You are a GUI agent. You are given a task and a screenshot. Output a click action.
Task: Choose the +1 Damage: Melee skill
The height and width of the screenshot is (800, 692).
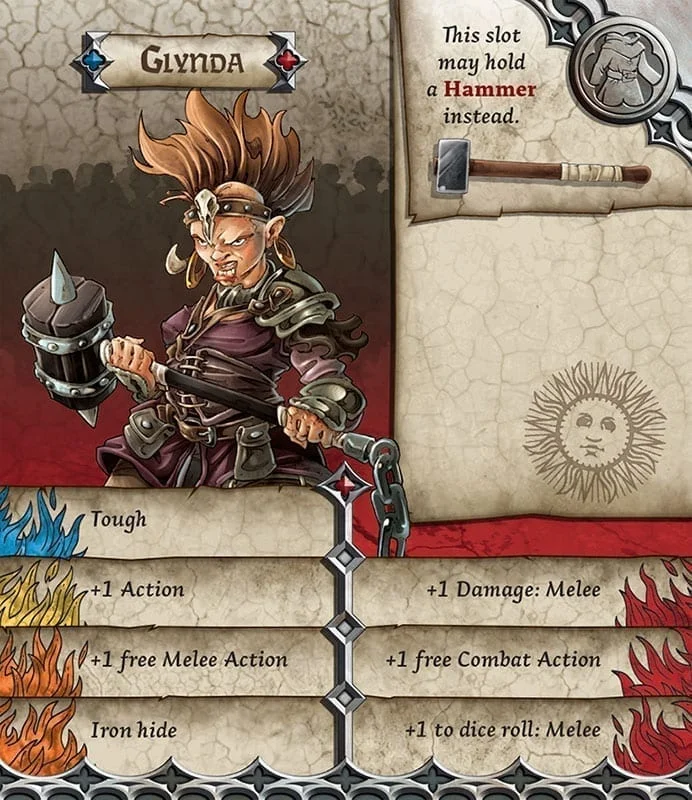point(513,589)
